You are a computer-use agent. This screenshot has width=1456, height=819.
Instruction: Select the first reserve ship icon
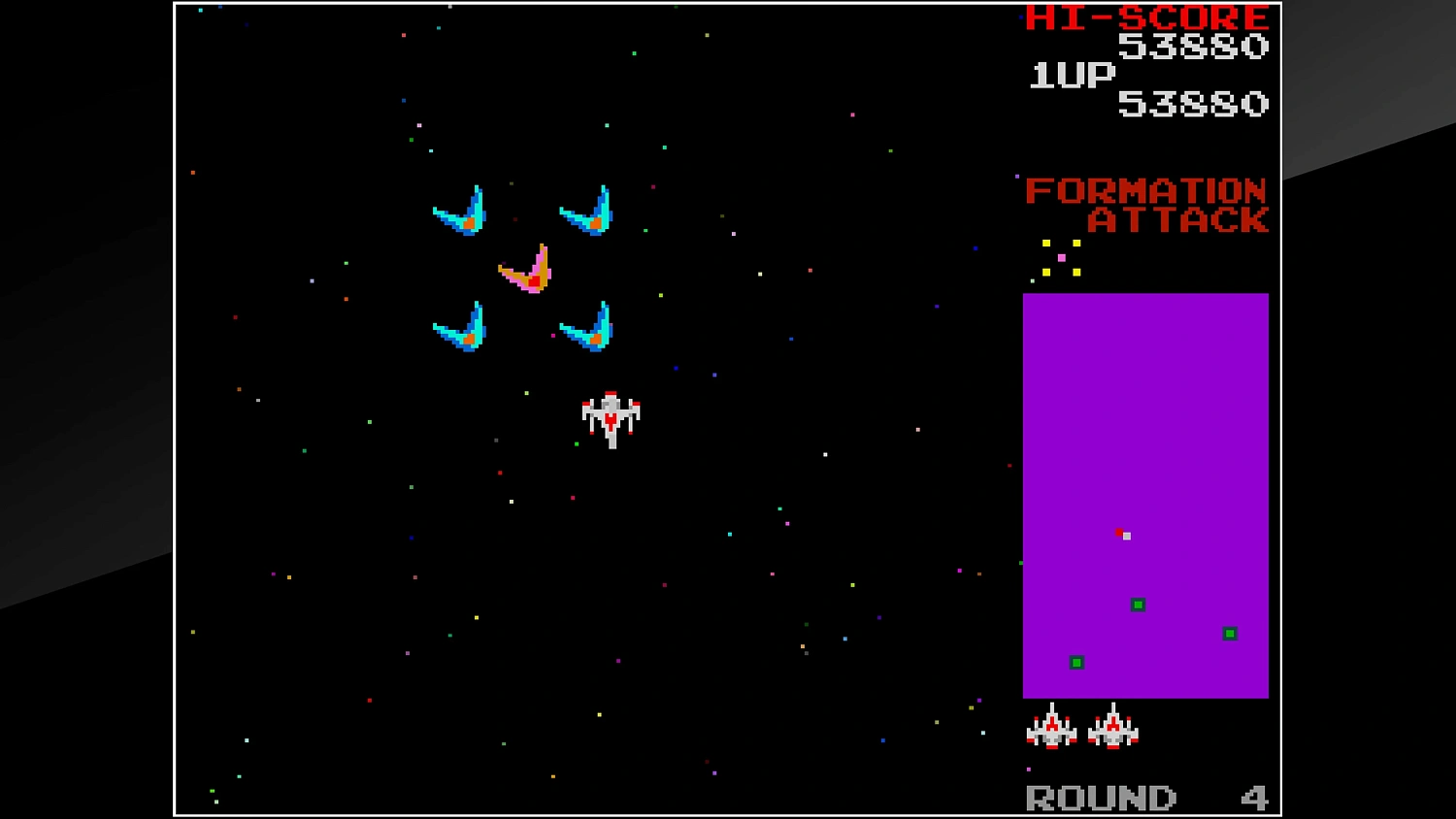click(1054, 730)
